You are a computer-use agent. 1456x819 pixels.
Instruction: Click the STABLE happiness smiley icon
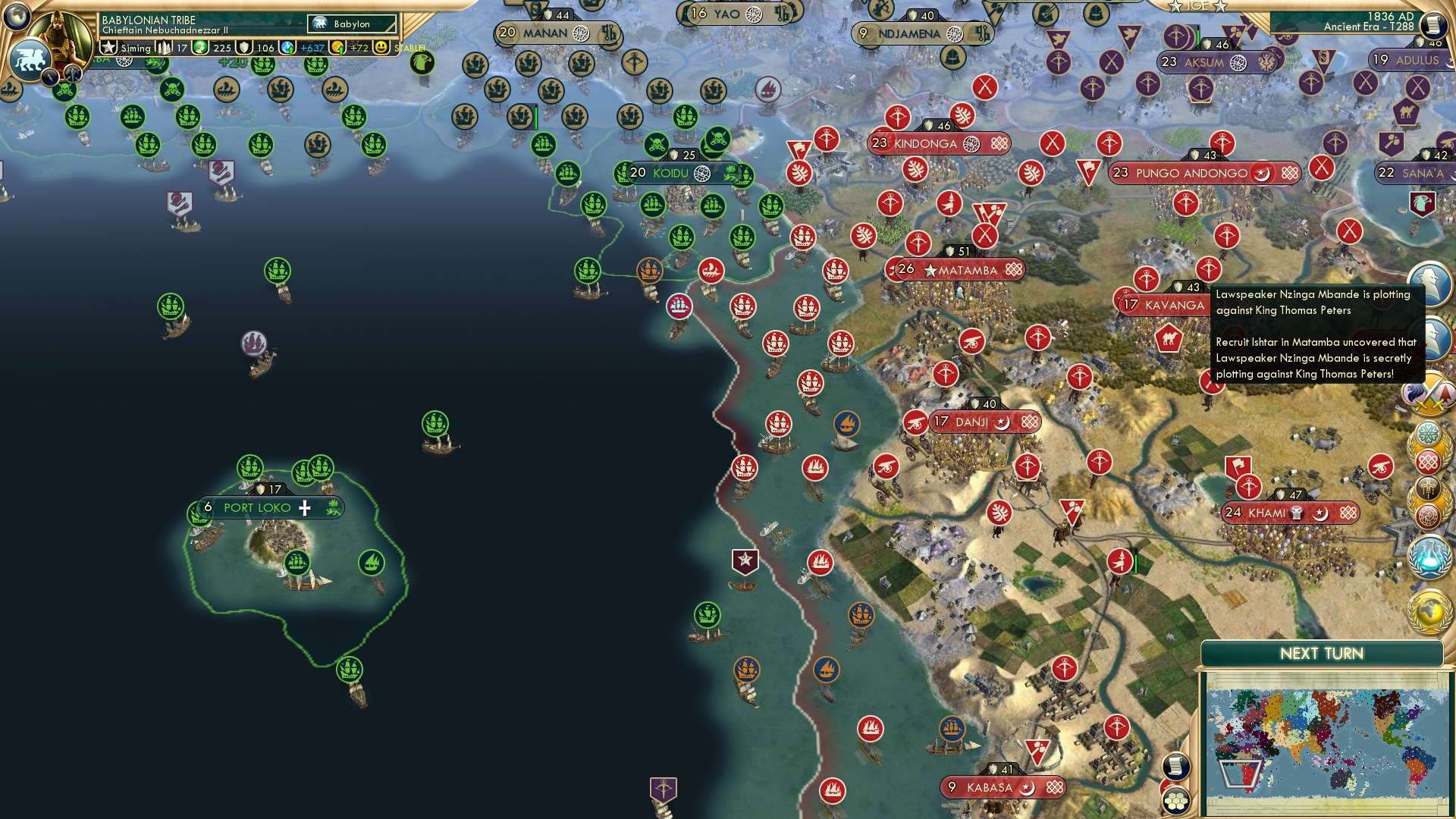coord(380,48)
